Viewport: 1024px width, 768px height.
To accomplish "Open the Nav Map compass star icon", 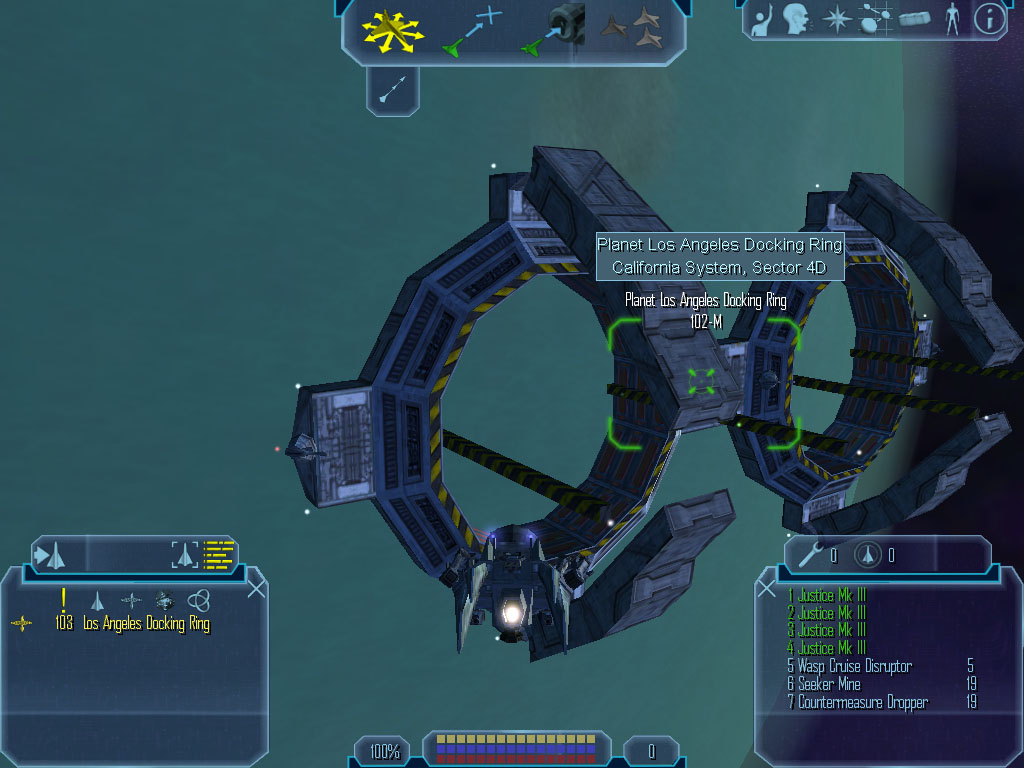I will click(835, 19).
